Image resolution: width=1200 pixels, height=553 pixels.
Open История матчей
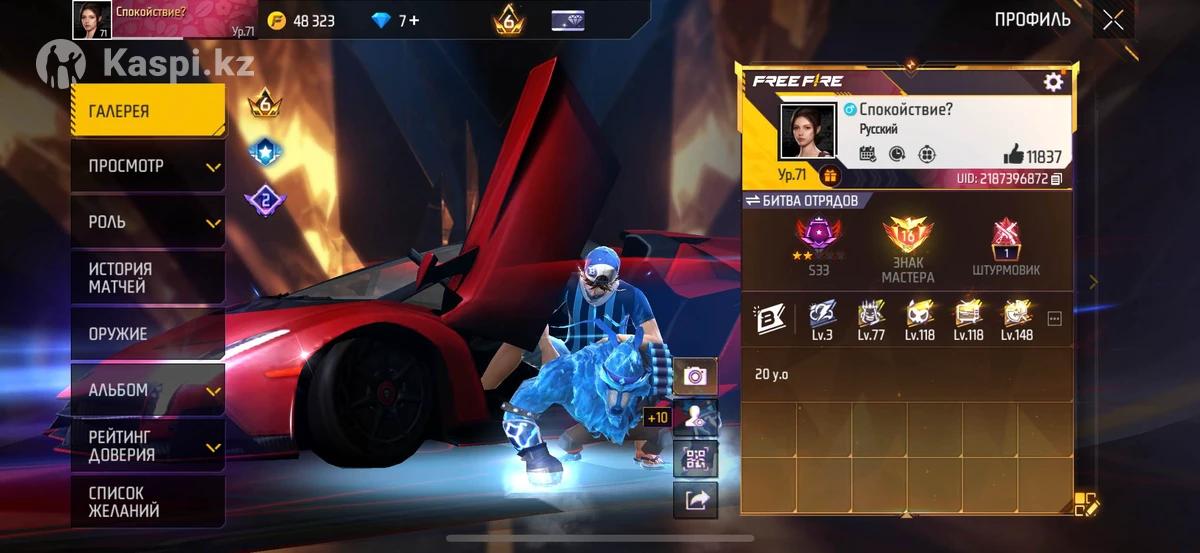pyautogui.click(x=148, y=278)
